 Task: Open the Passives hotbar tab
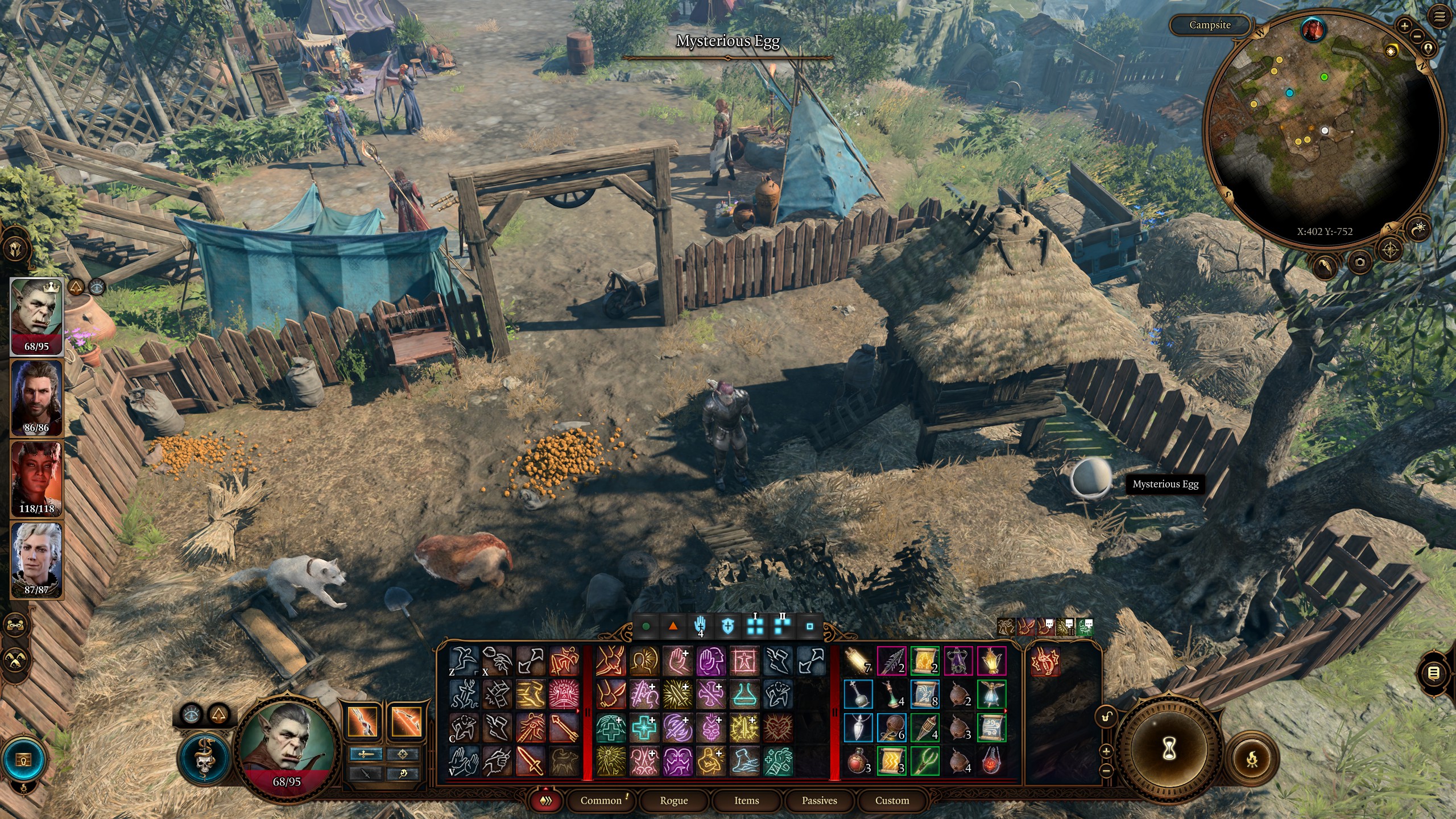(x=819, y=801)
